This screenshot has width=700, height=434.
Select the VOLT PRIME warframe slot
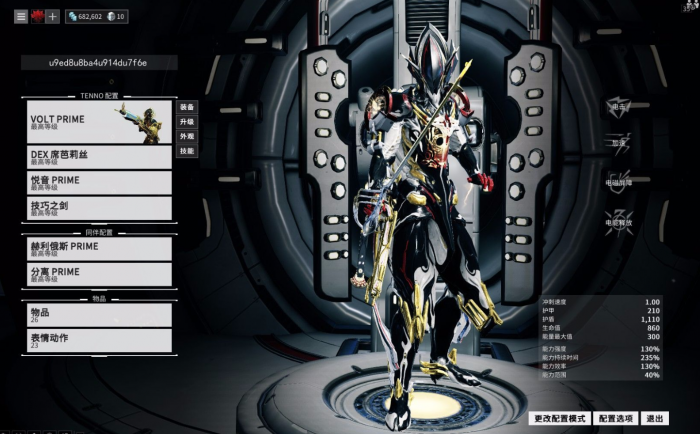click(x=99, y=122)
